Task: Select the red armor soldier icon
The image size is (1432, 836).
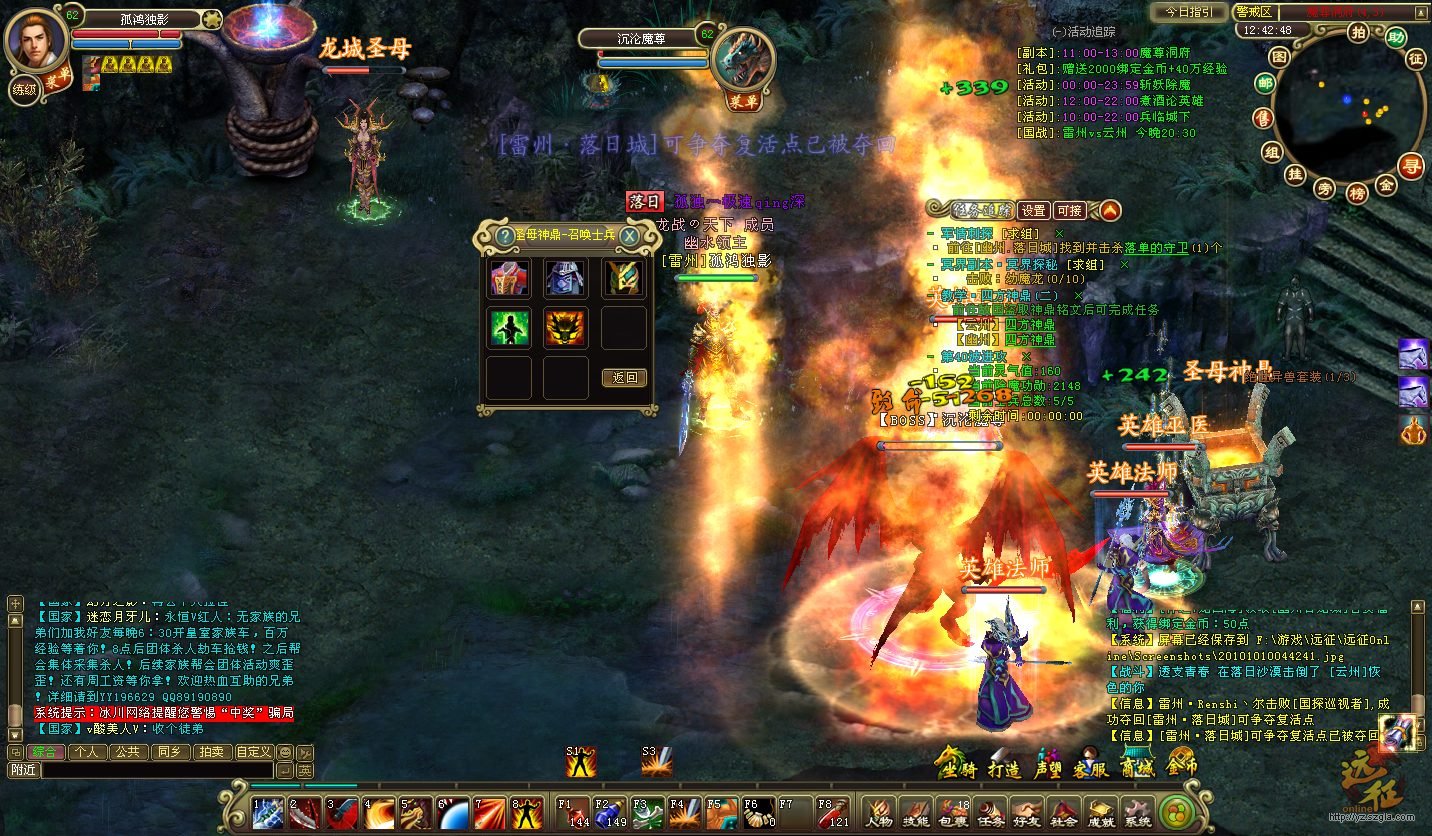Action: 509,278
